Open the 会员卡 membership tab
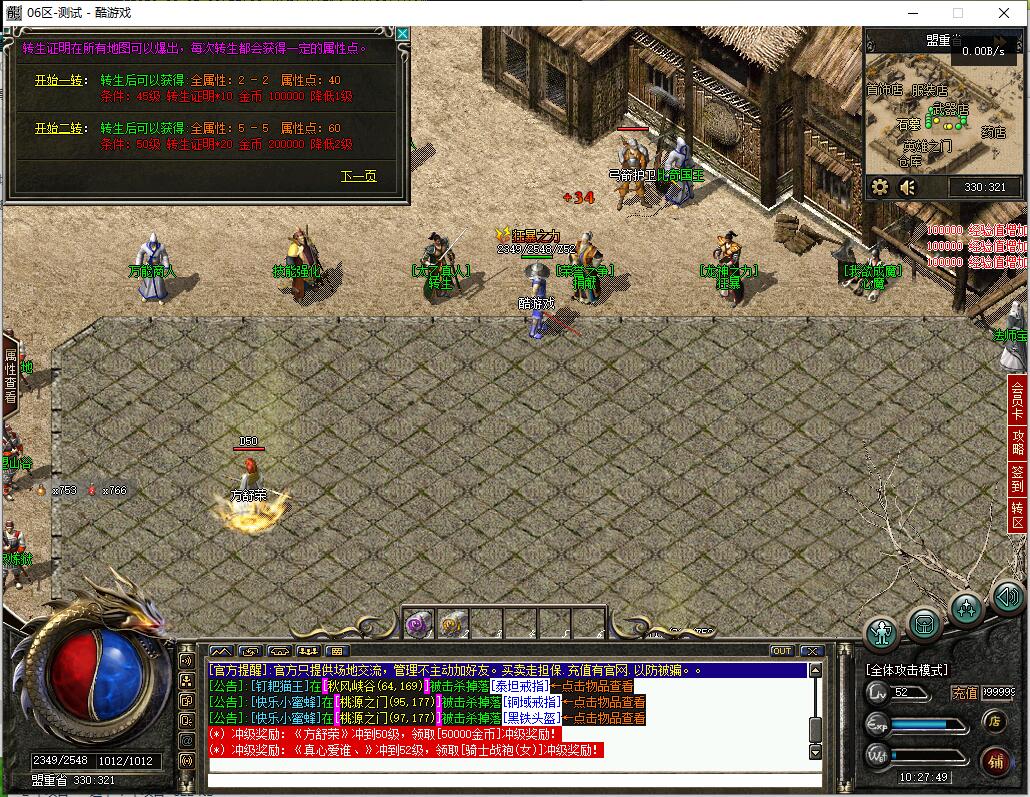Screen dimensions: 1030x797 click(x=1018, y=402)
